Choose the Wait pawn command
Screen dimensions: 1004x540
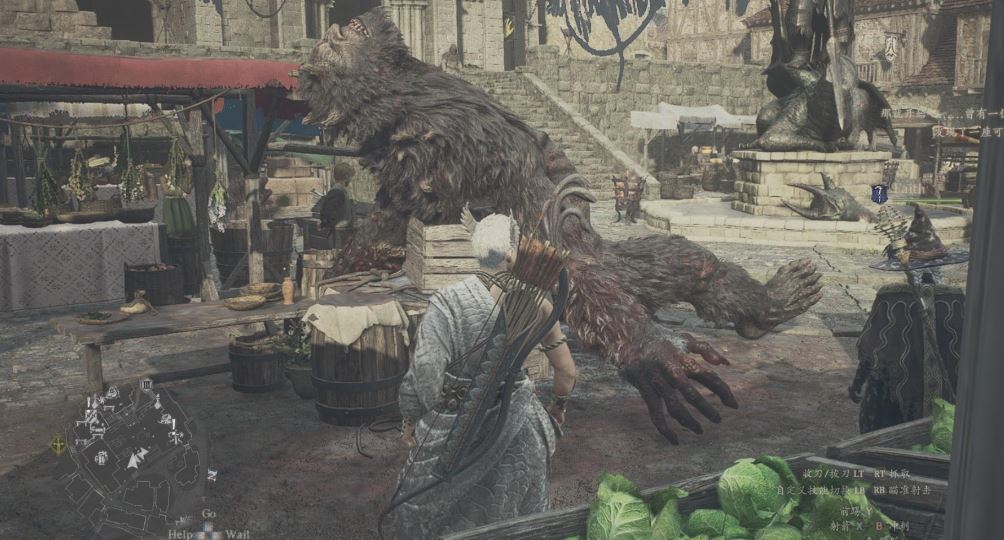tap(237, 533)
